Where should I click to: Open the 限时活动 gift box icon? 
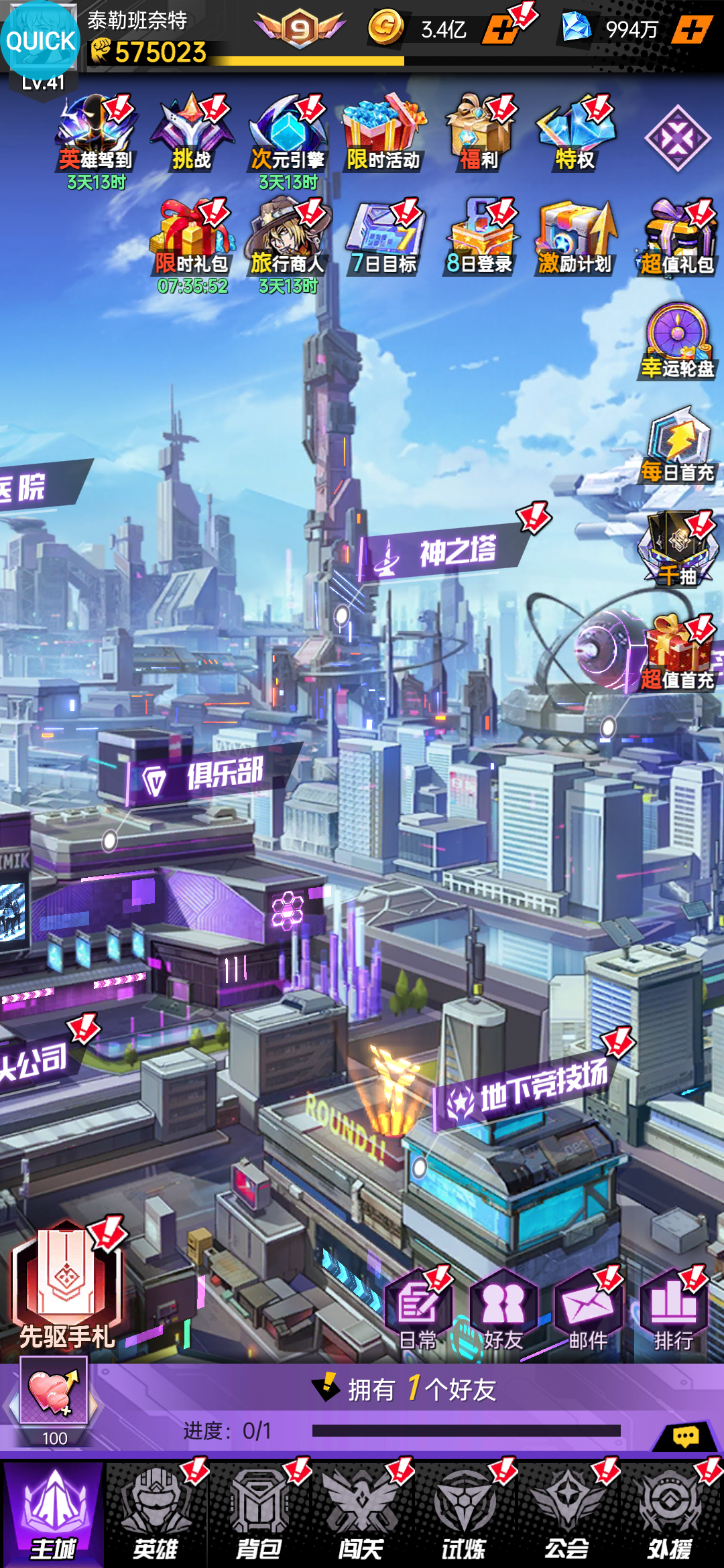[x=383, y=135]
